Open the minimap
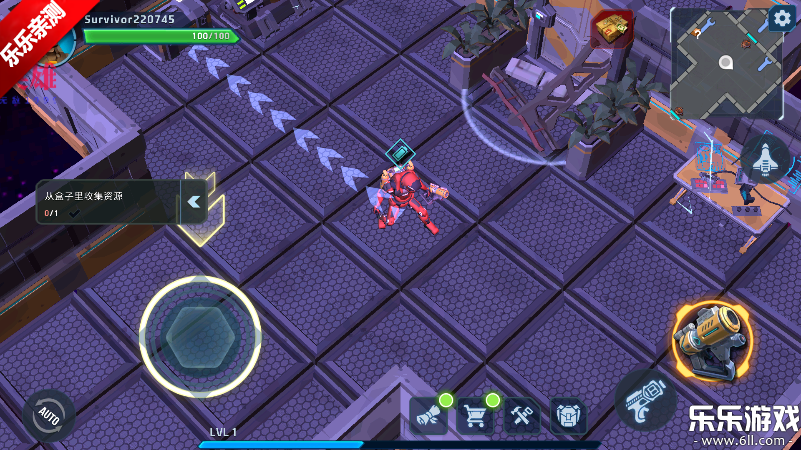 pyautogui.click(x=723, y=62)
